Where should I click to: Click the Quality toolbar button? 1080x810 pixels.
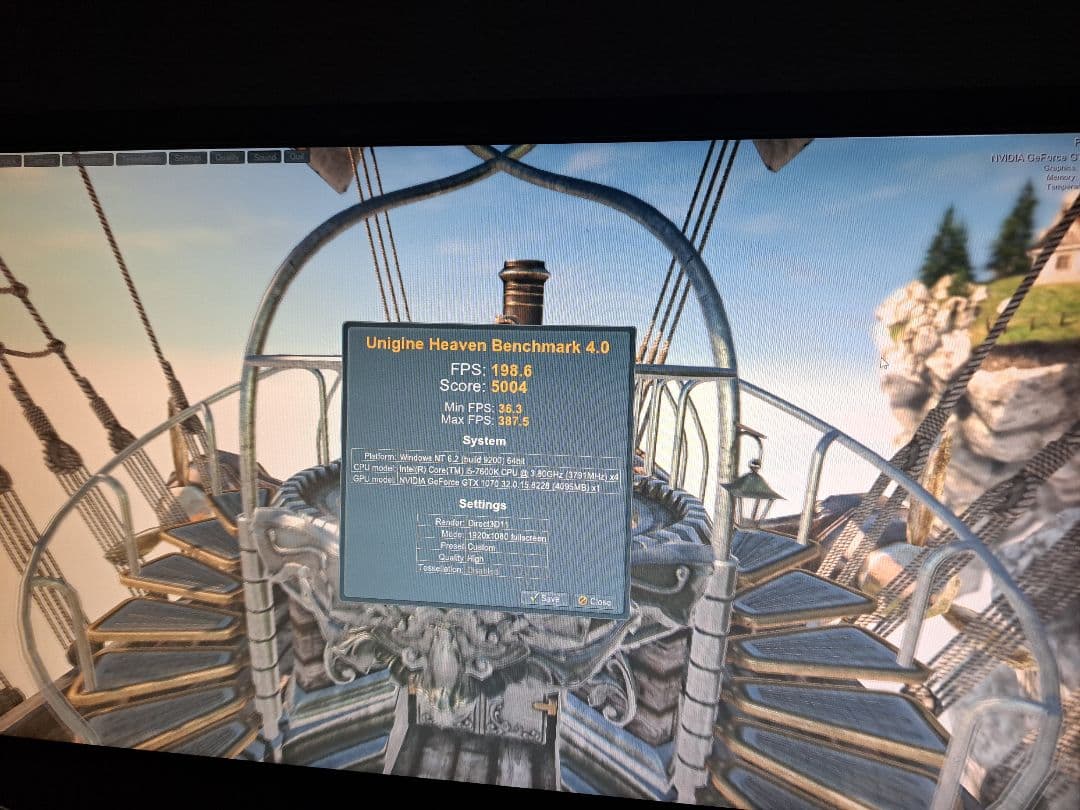click(227, 157)
